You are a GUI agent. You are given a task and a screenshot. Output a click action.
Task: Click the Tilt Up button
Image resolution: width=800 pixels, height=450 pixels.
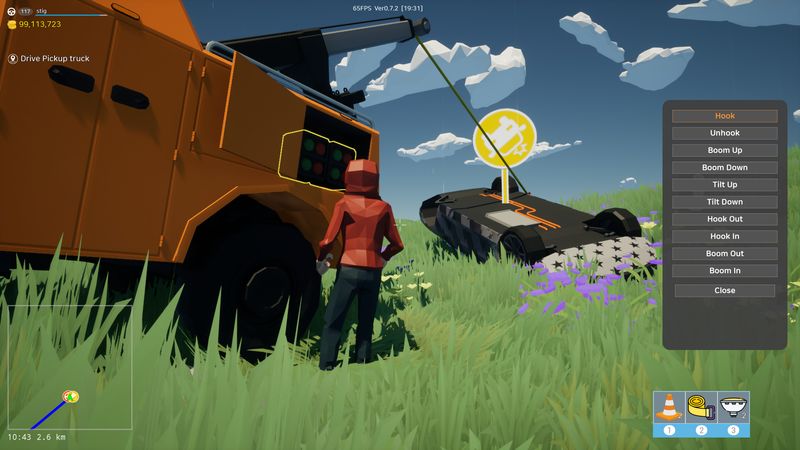click(724, 185)
